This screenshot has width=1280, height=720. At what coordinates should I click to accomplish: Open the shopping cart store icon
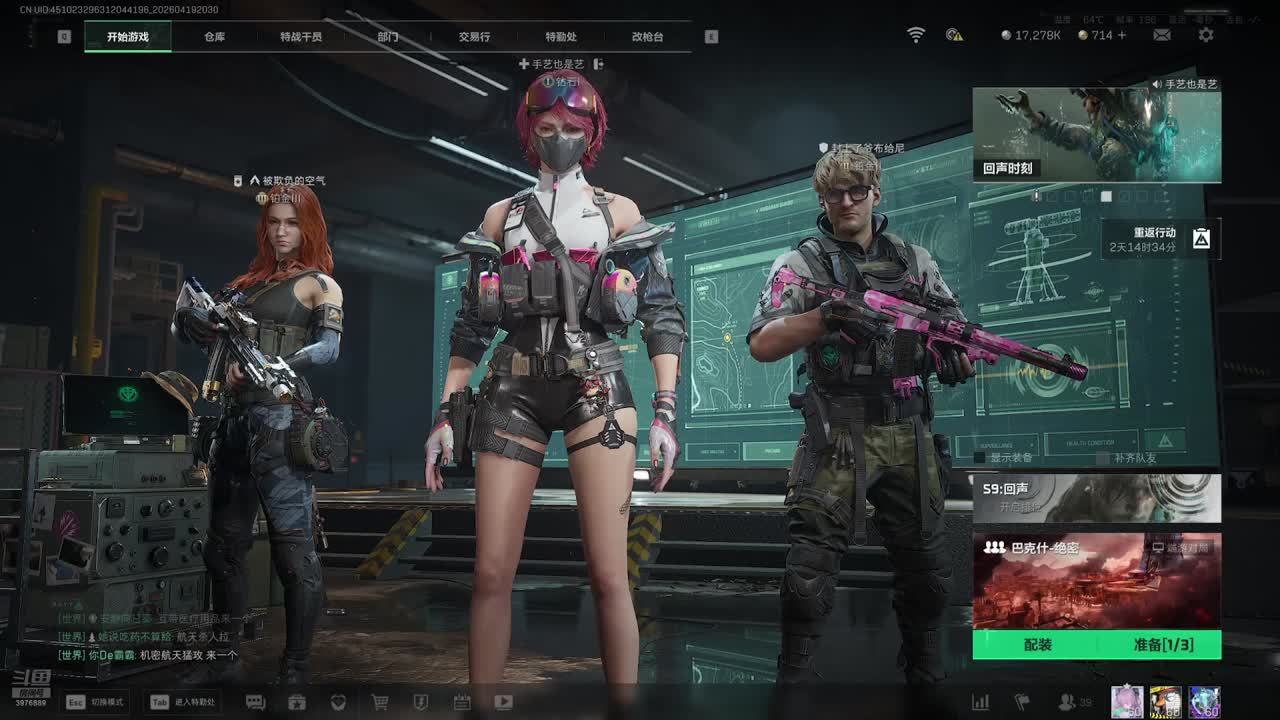(x=380, y=702)
